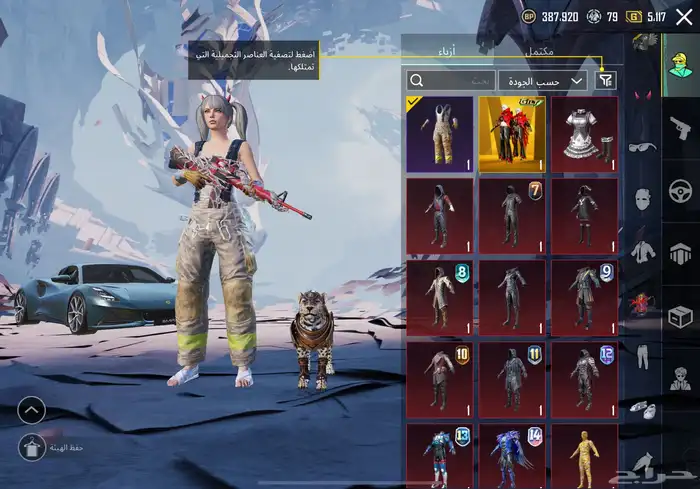Show the glasses accessory category
The width and height of the screenshot is (700, 489).
pos(641,146)
